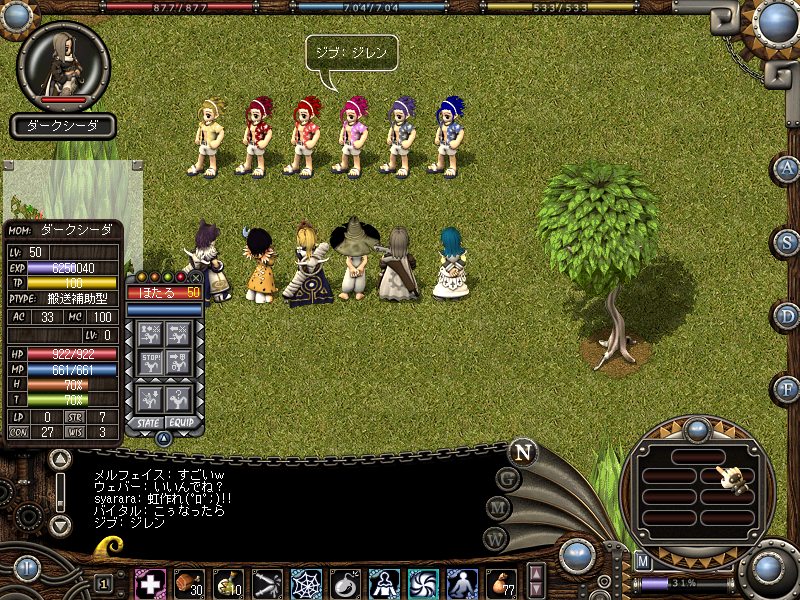
Task: Open the STATE panel button
Action: [x=147, y=423]
